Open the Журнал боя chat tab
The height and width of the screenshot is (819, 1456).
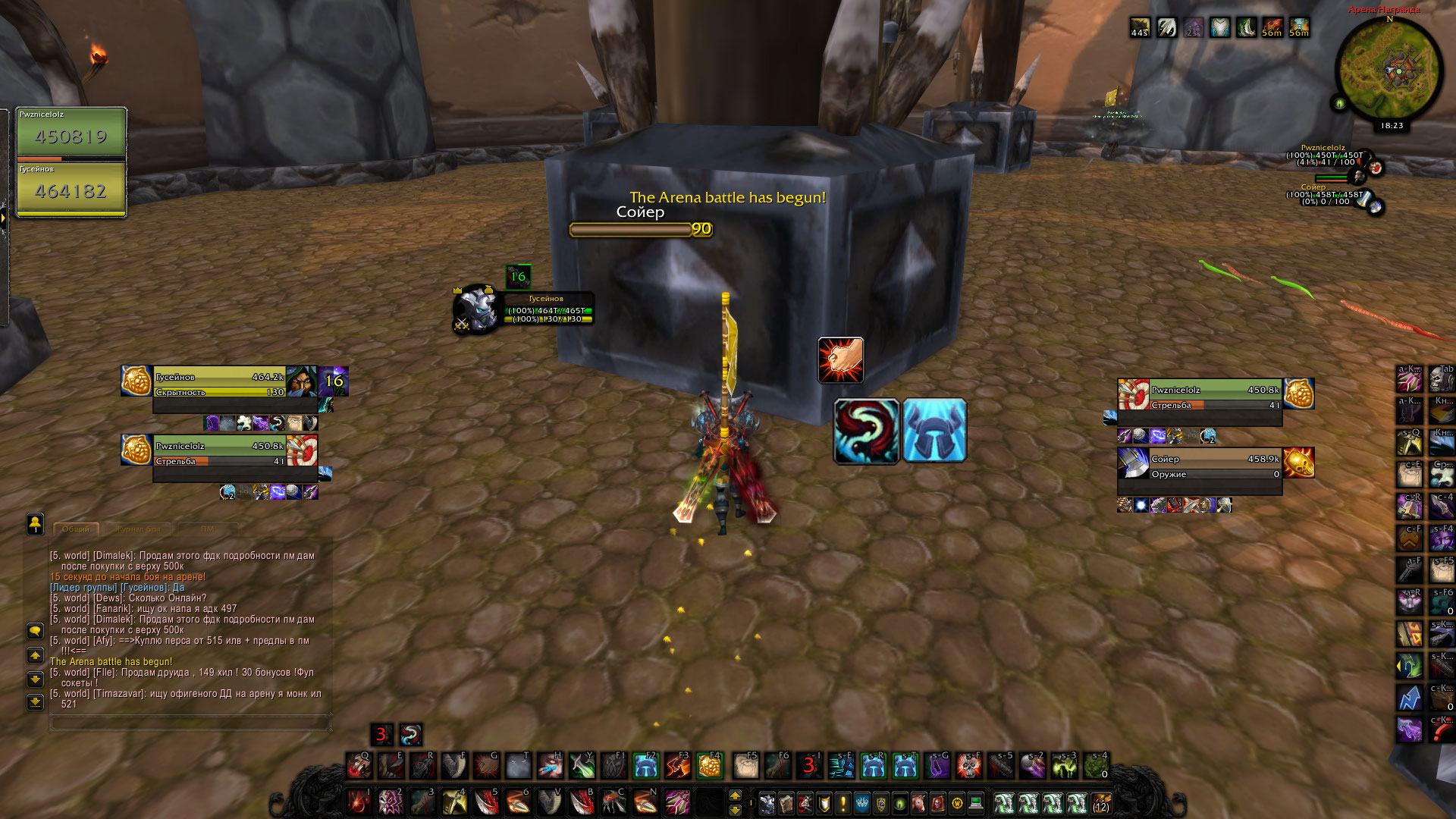(137, 529)
